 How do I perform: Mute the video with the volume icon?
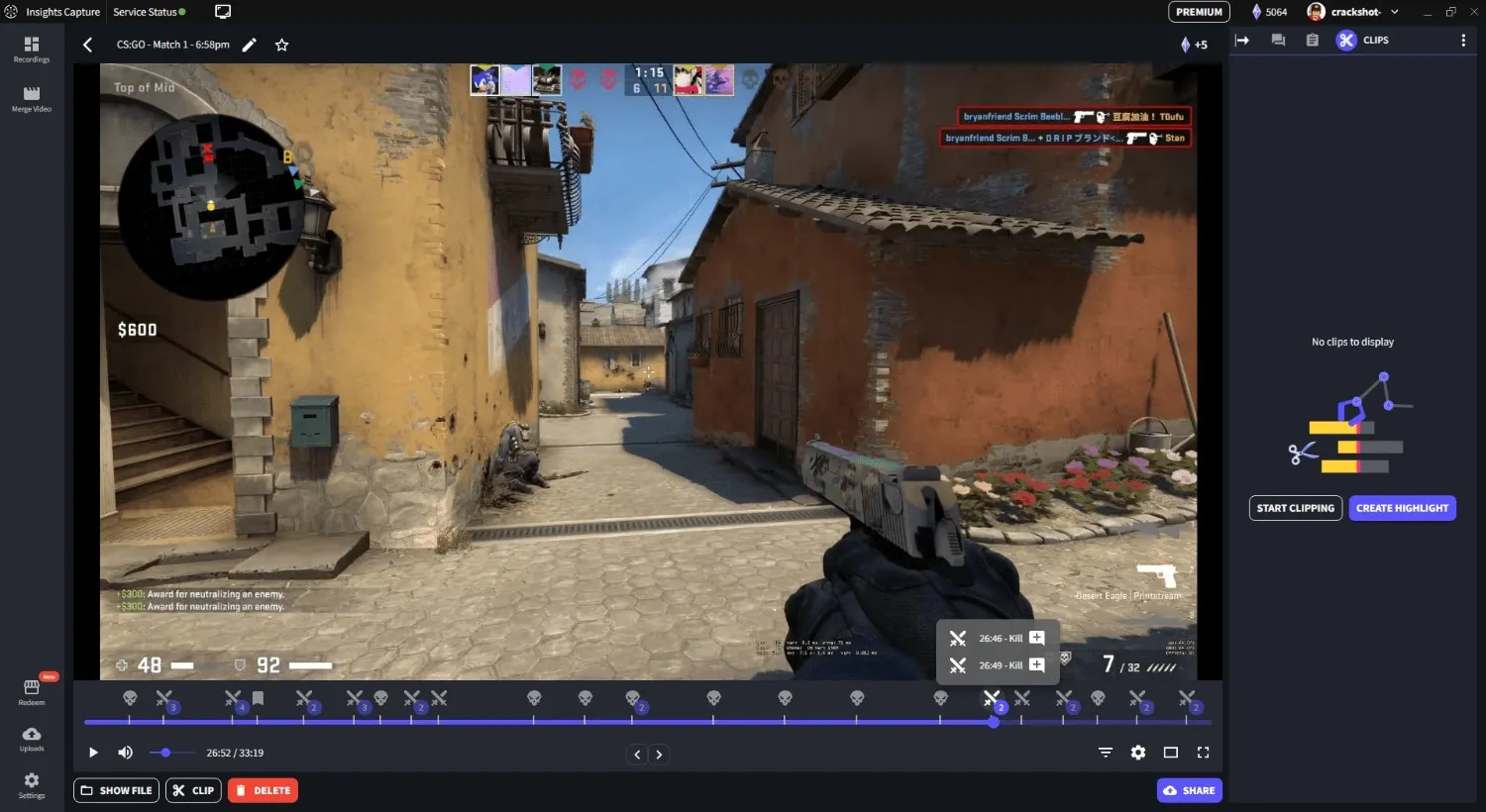point(125,752)
